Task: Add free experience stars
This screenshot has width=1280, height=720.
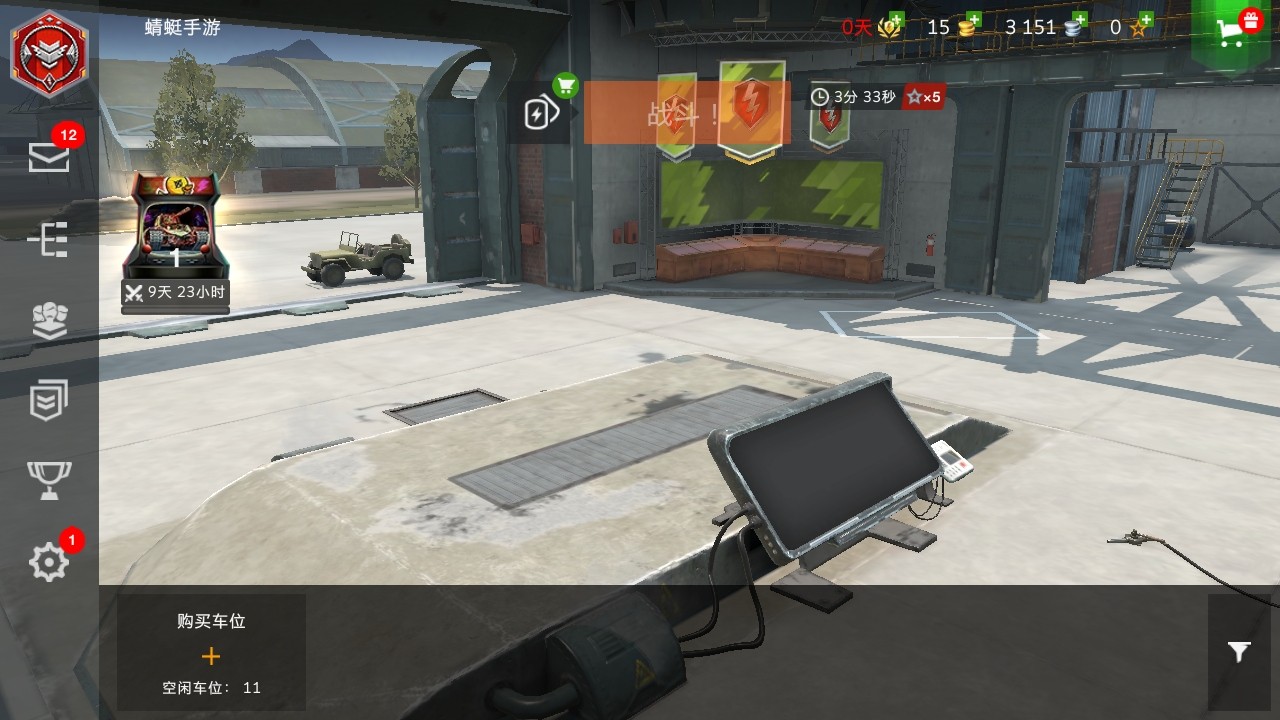Action: point(1139,26)
